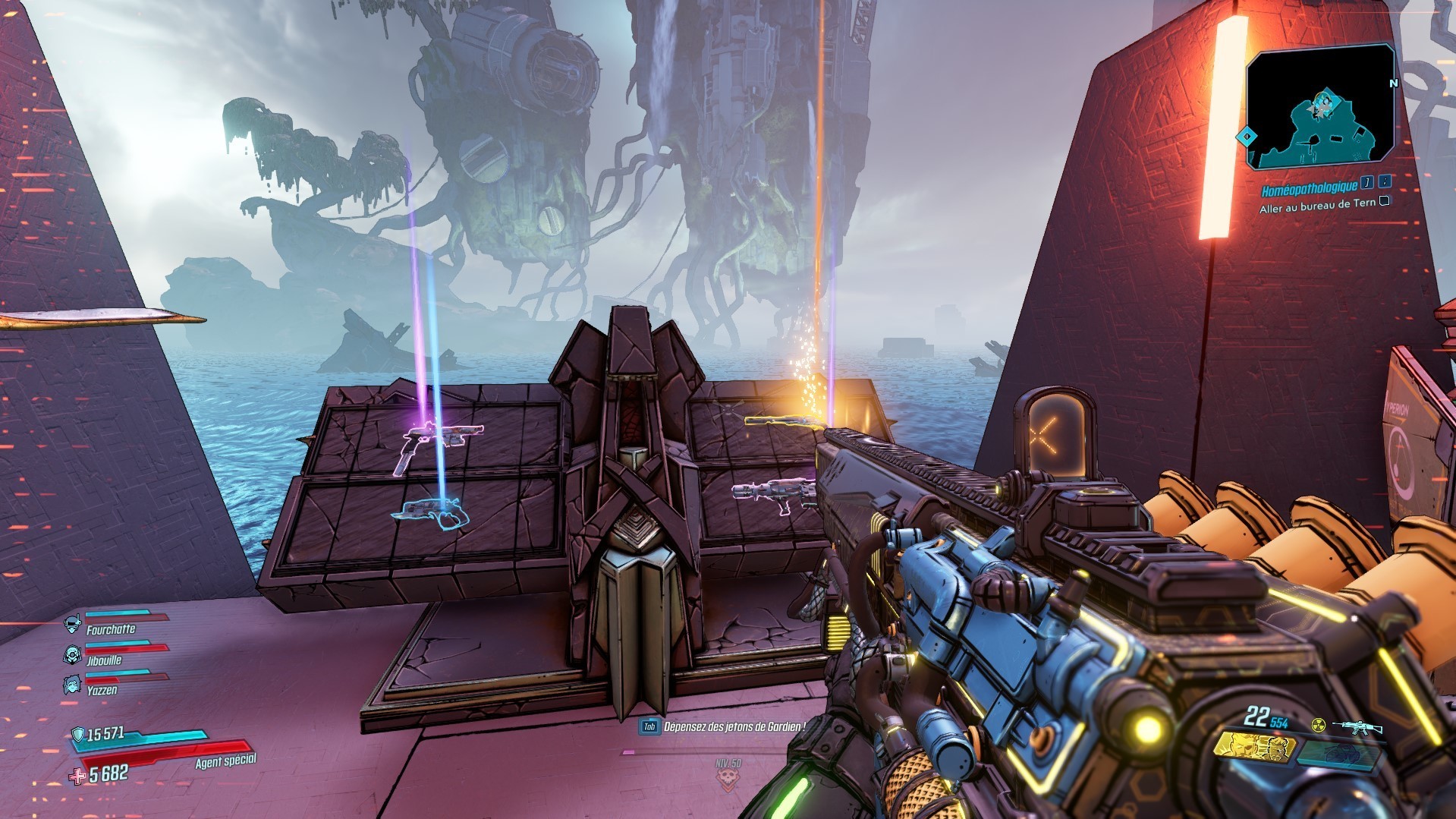Viewport: 1456px width, 819px height.
Task: Toggle the J key indicator next to Homéopathologique
Action: [1366, 184]
